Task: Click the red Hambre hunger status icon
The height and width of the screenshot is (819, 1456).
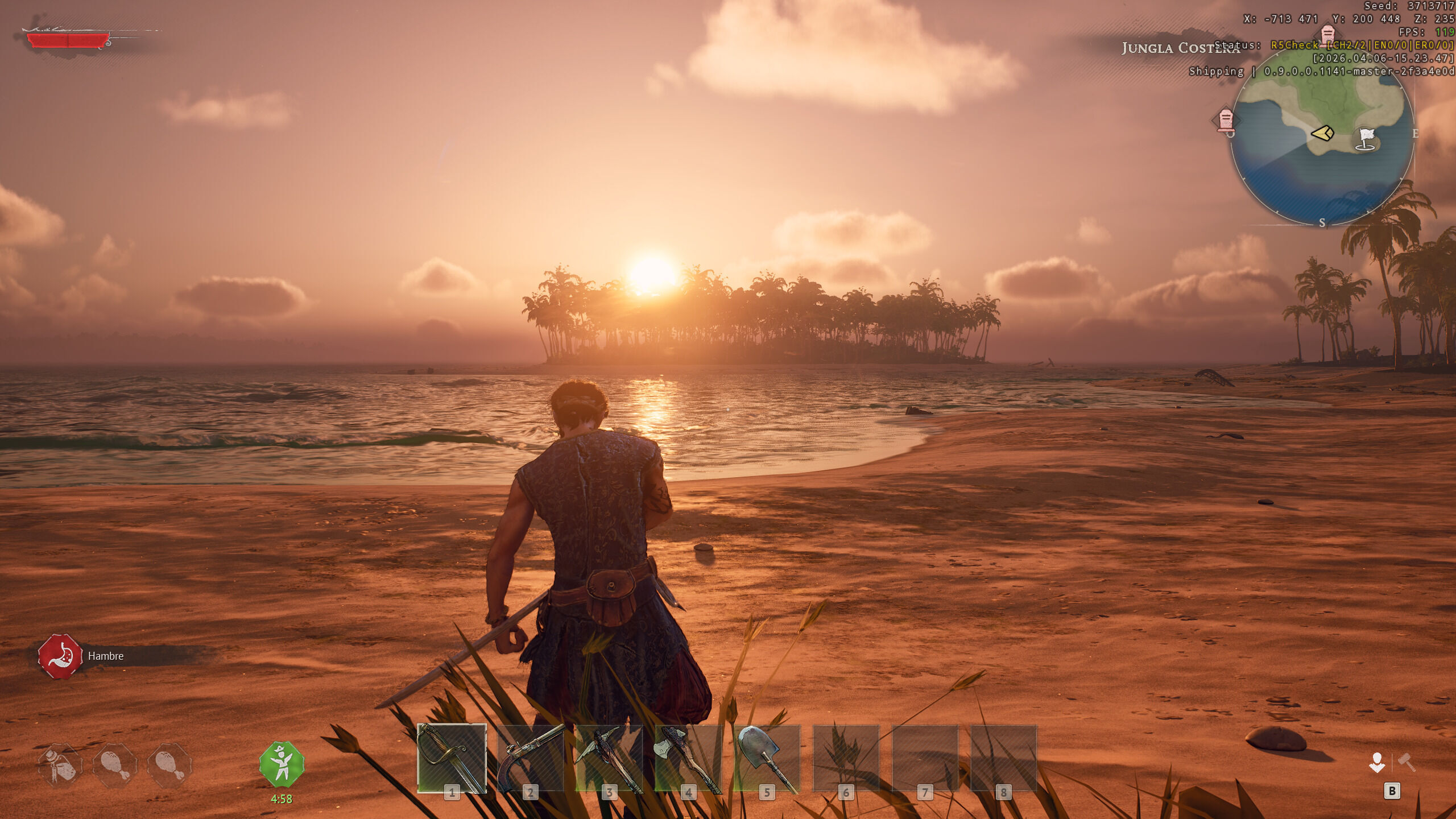Action: [x=60, y=656]
